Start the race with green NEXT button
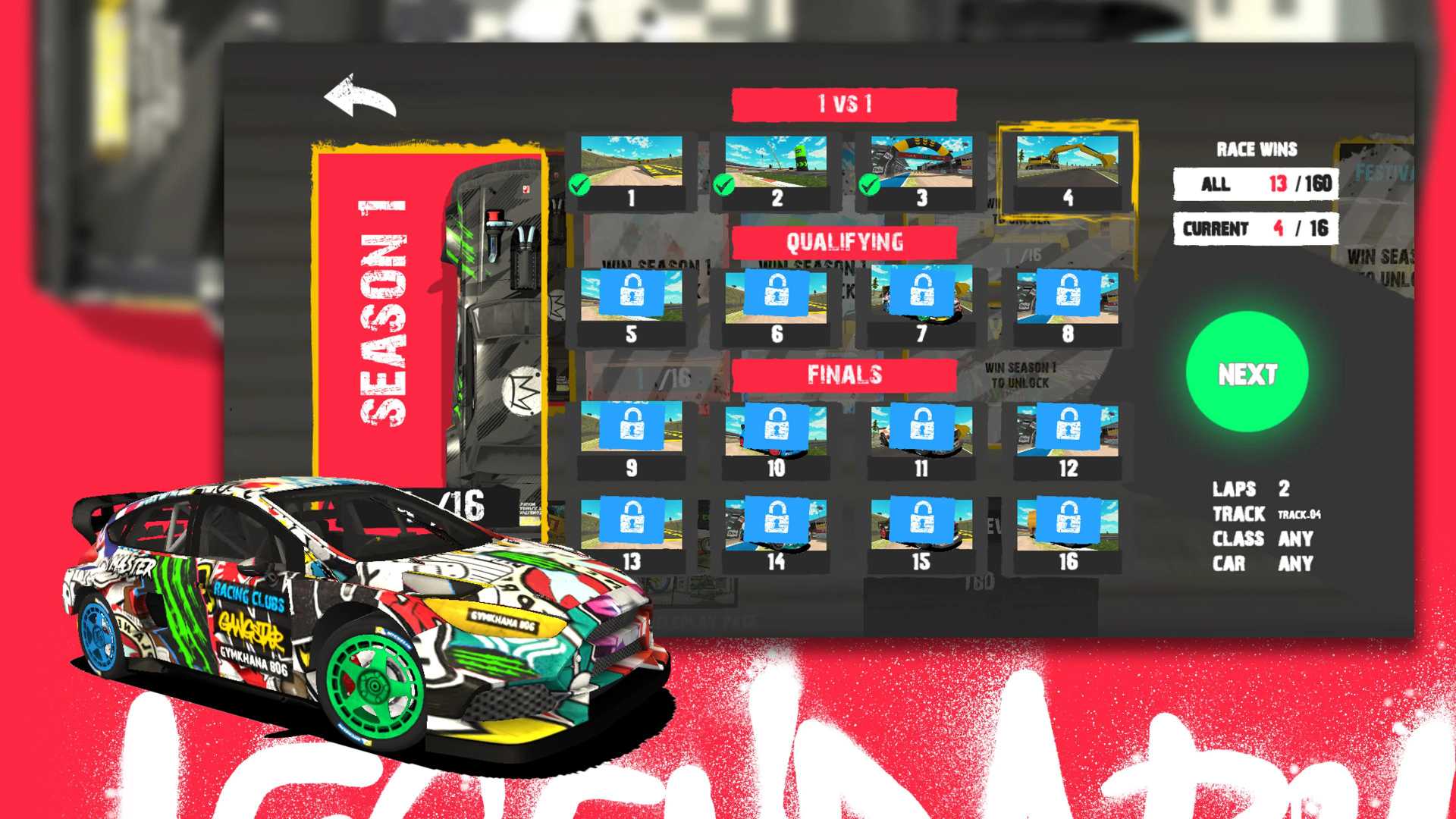Image resolution: width=1456 pixels, height=819 pixels. point(1247,372)
